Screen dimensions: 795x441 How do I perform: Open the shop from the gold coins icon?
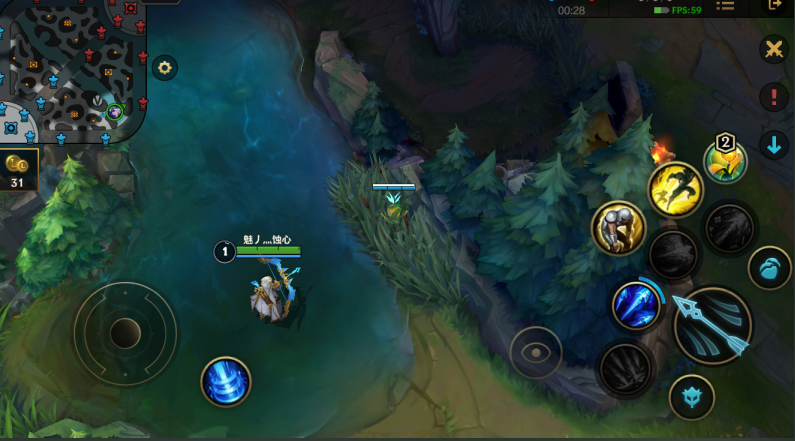pyautogui.click(x=18, y=170)
